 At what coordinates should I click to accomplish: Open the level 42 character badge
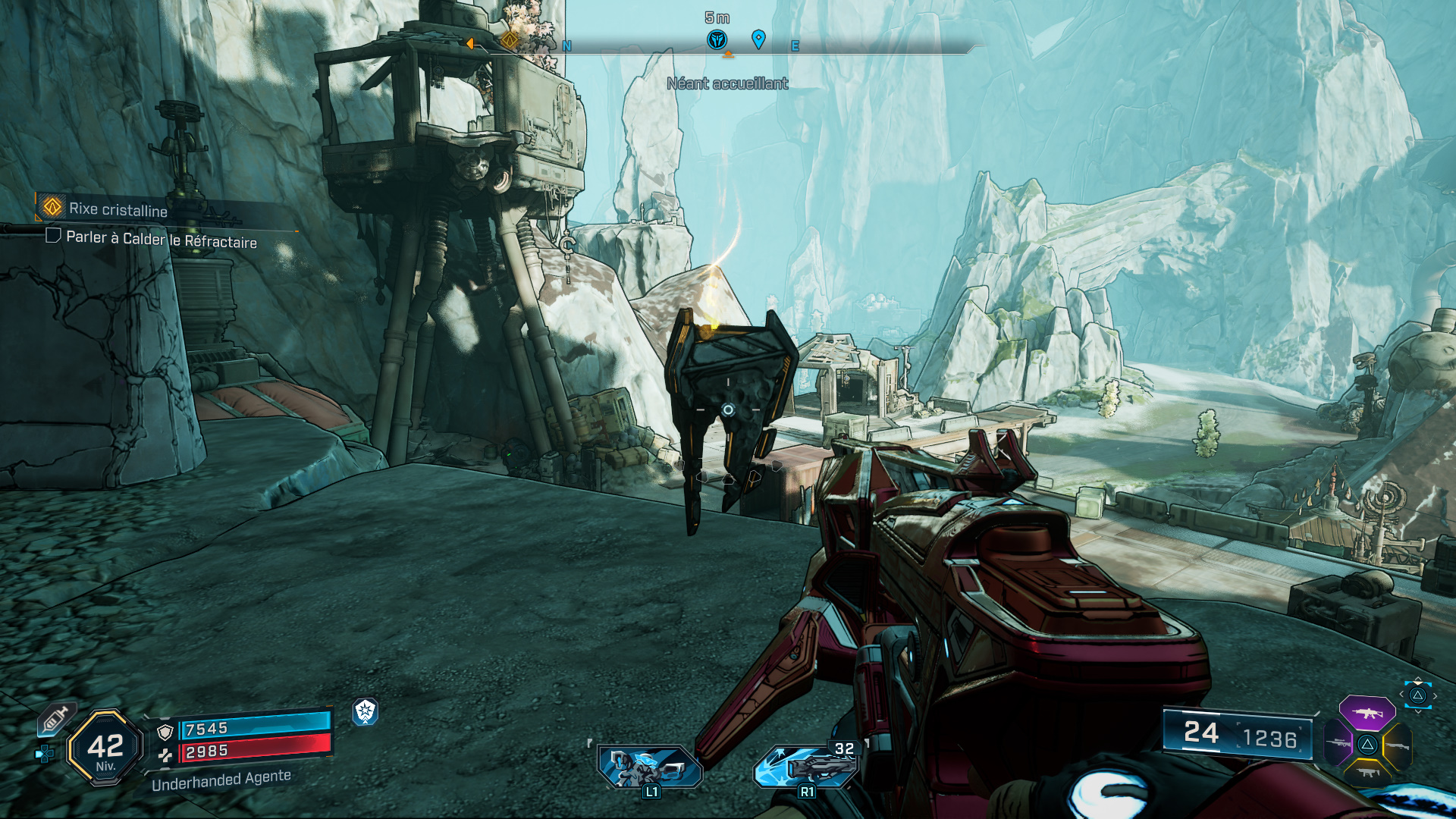tap(105, 748)
